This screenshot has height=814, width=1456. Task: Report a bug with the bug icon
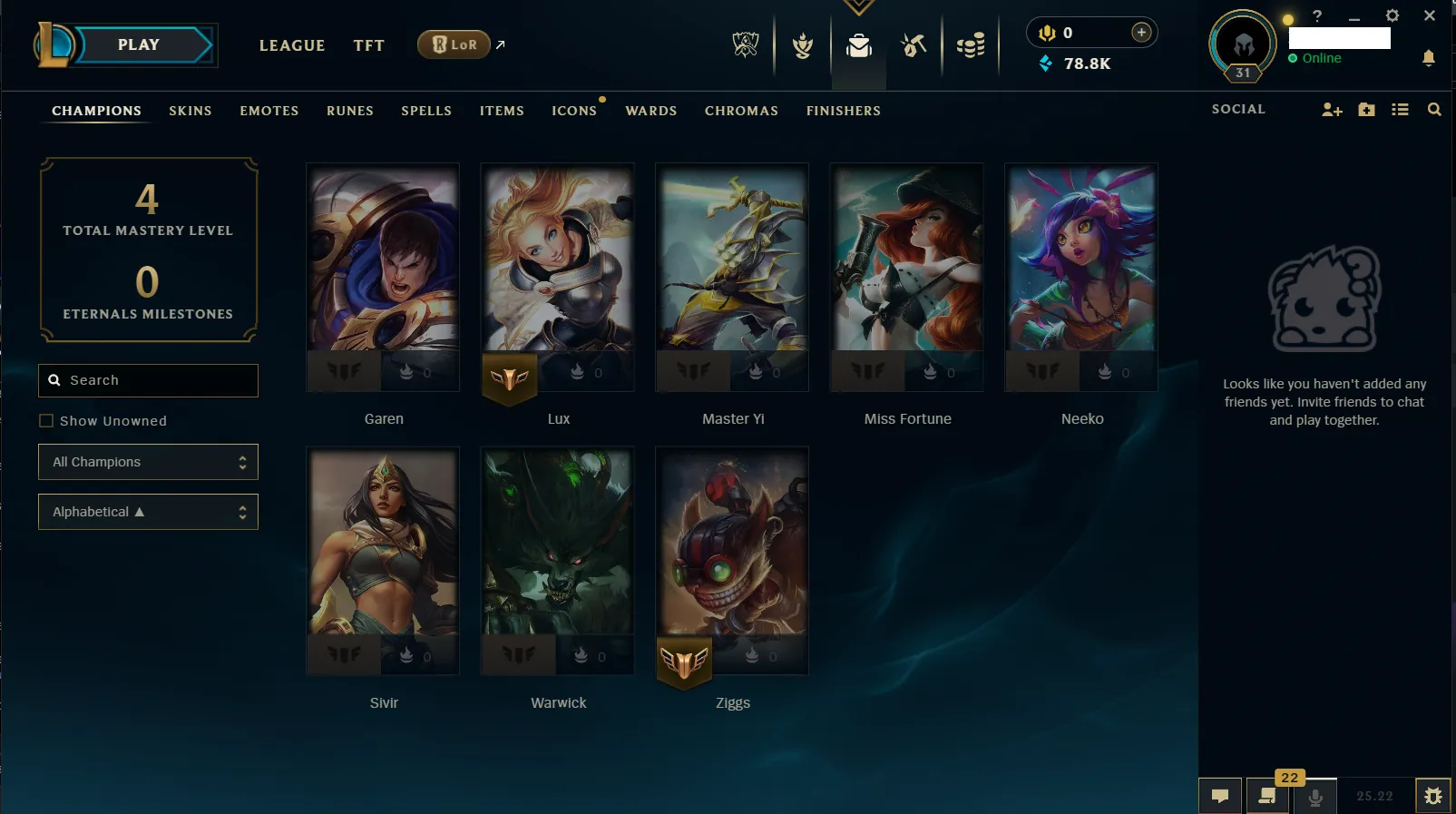[x=1434, y=795]
